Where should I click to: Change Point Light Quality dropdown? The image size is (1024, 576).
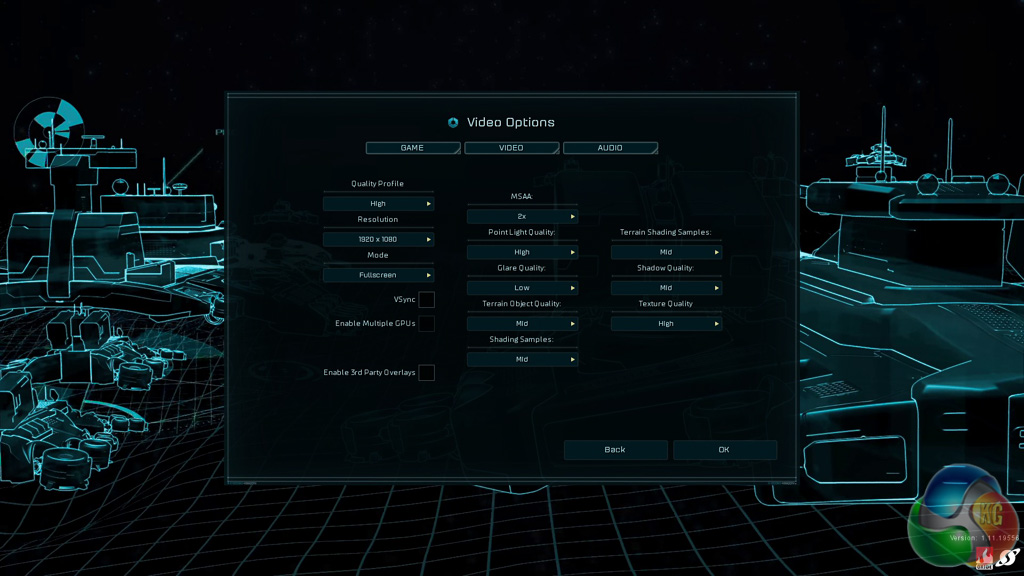(x=522, y=252)
